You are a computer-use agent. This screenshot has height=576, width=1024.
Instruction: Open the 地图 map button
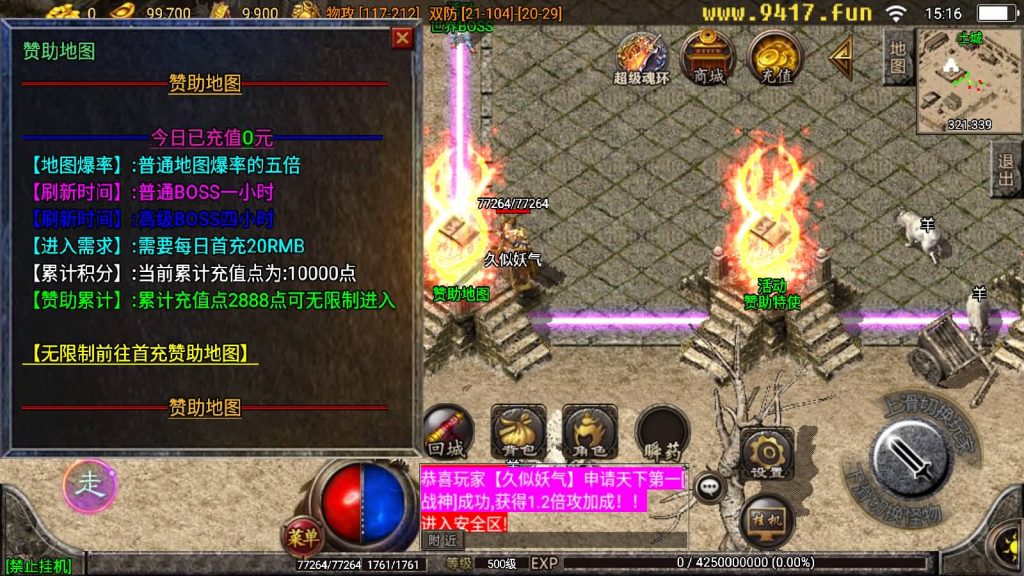(897, 57)
